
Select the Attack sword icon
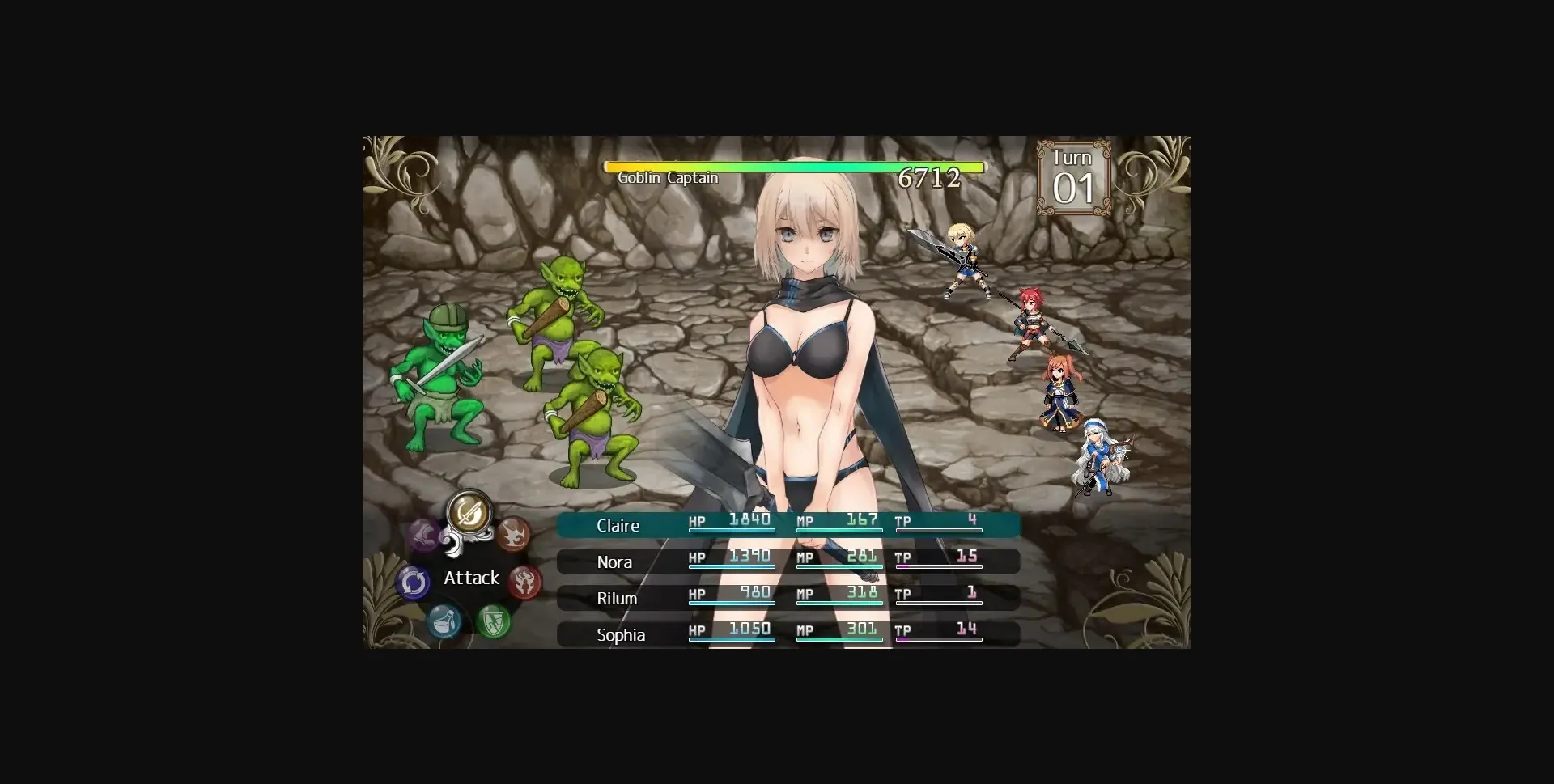click(x=469, y=513)
